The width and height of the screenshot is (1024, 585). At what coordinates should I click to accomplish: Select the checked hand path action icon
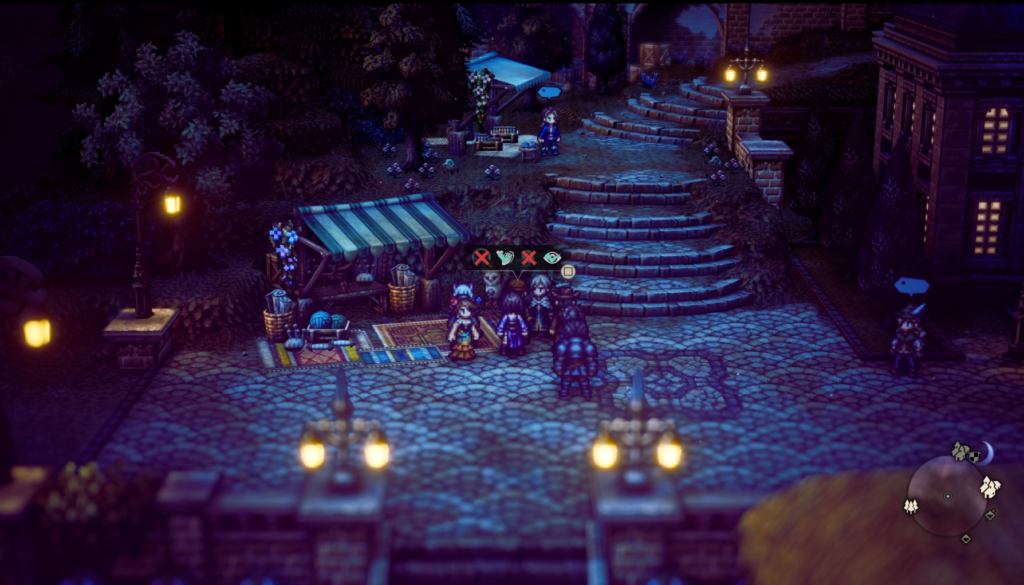point(505,258)
